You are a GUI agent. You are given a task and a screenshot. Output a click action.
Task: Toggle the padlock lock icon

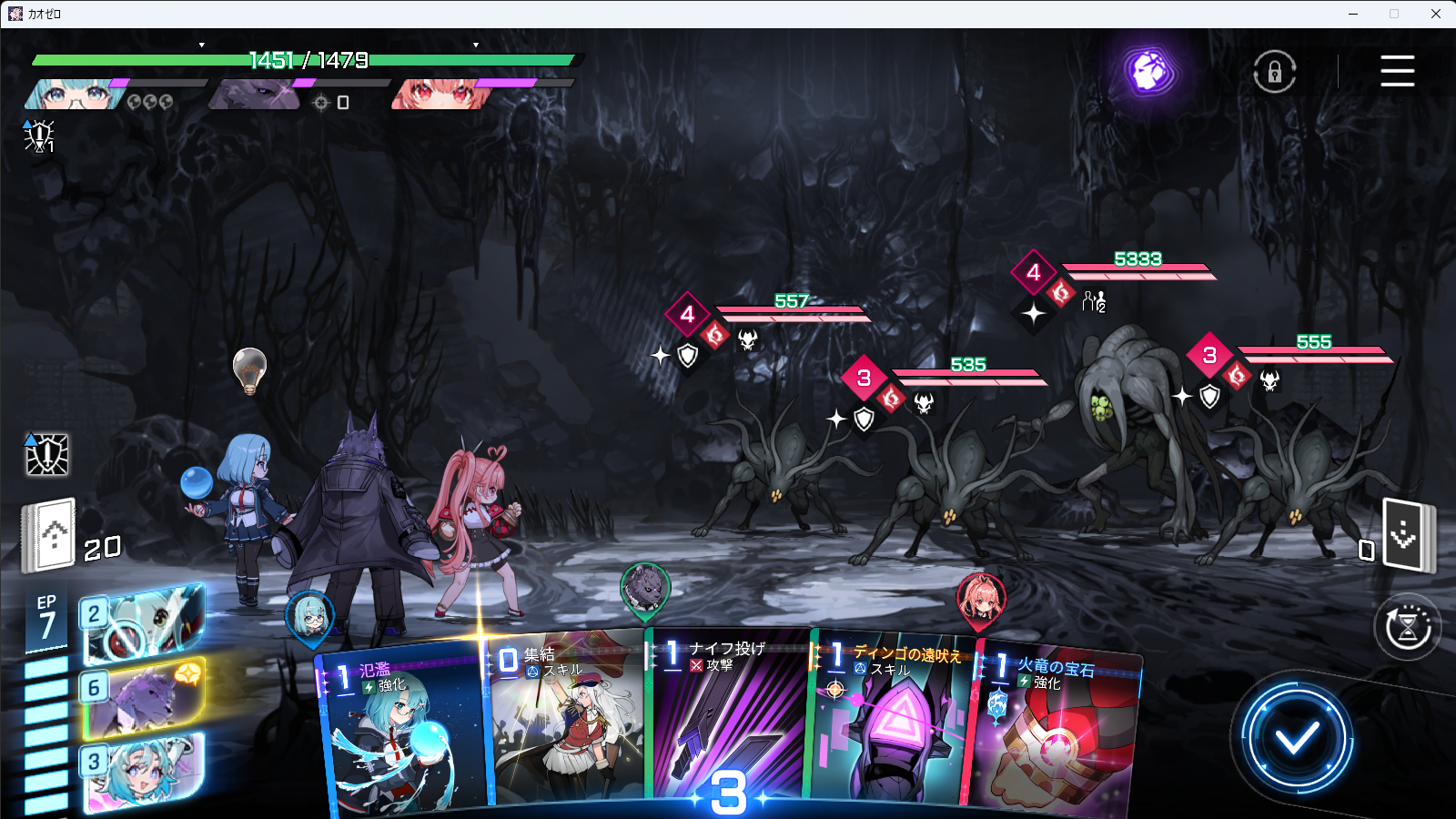(1274, 72)
